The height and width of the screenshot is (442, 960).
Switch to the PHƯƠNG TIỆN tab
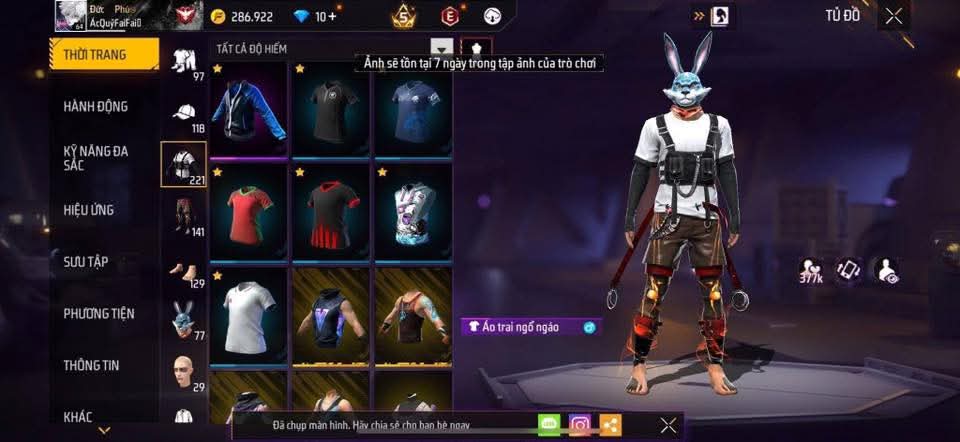pyautogui.click(x=99, y=314)
